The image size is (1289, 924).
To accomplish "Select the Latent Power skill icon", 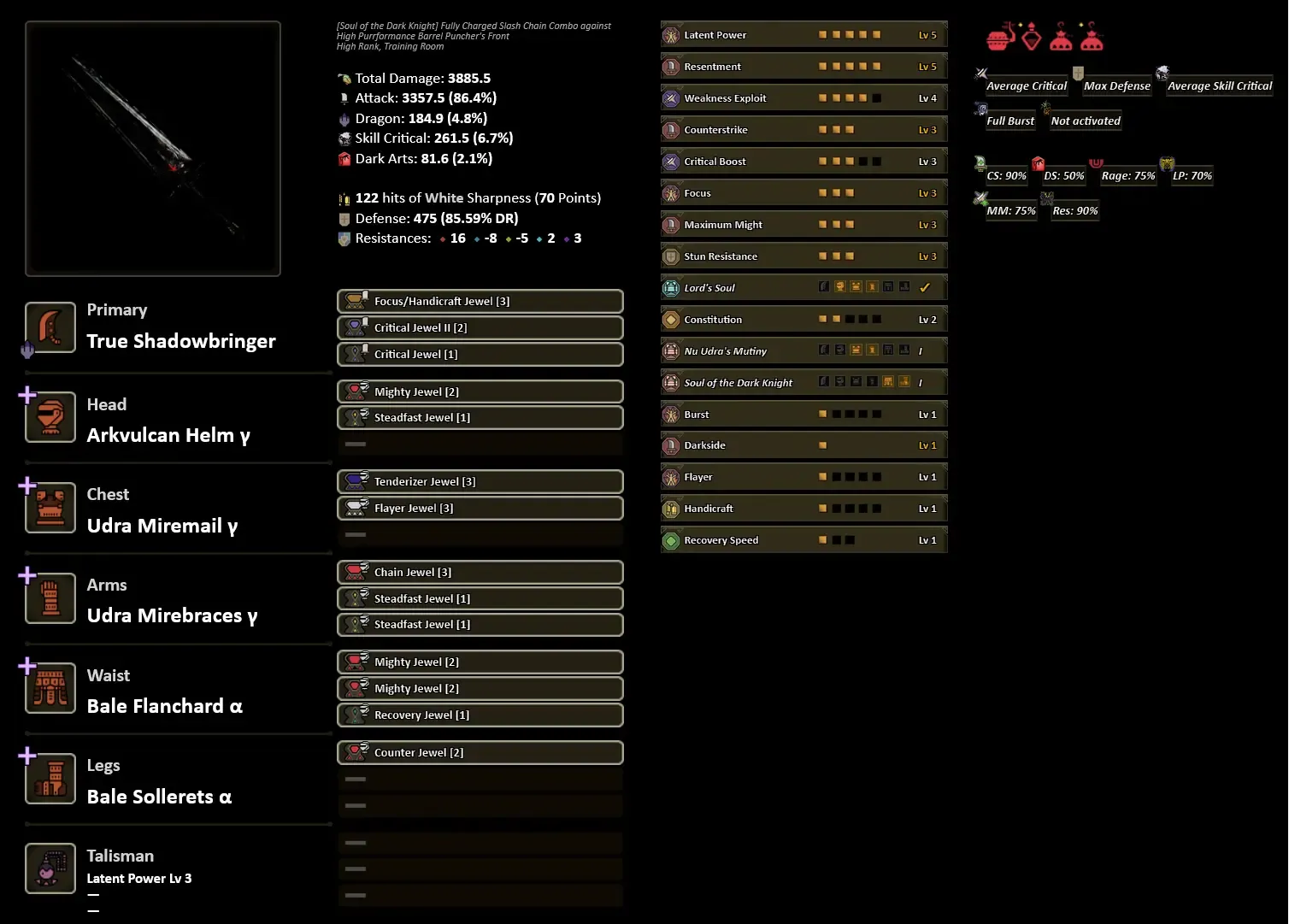I will coord(670,34).
